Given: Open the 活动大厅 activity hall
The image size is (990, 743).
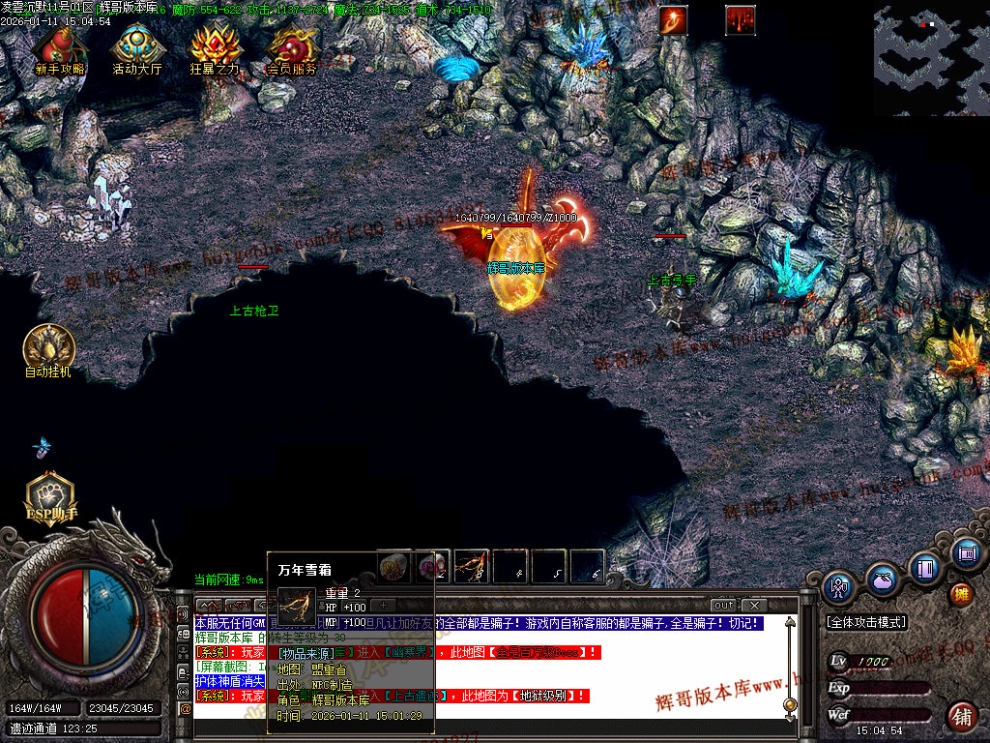Looking at the screenshot, I should click(x=137, y=47).
